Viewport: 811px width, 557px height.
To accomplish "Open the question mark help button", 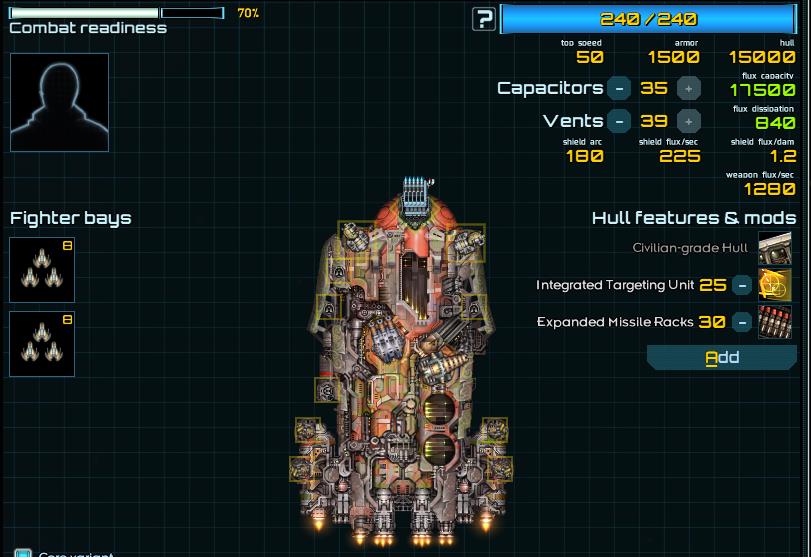I will [485, 18].
